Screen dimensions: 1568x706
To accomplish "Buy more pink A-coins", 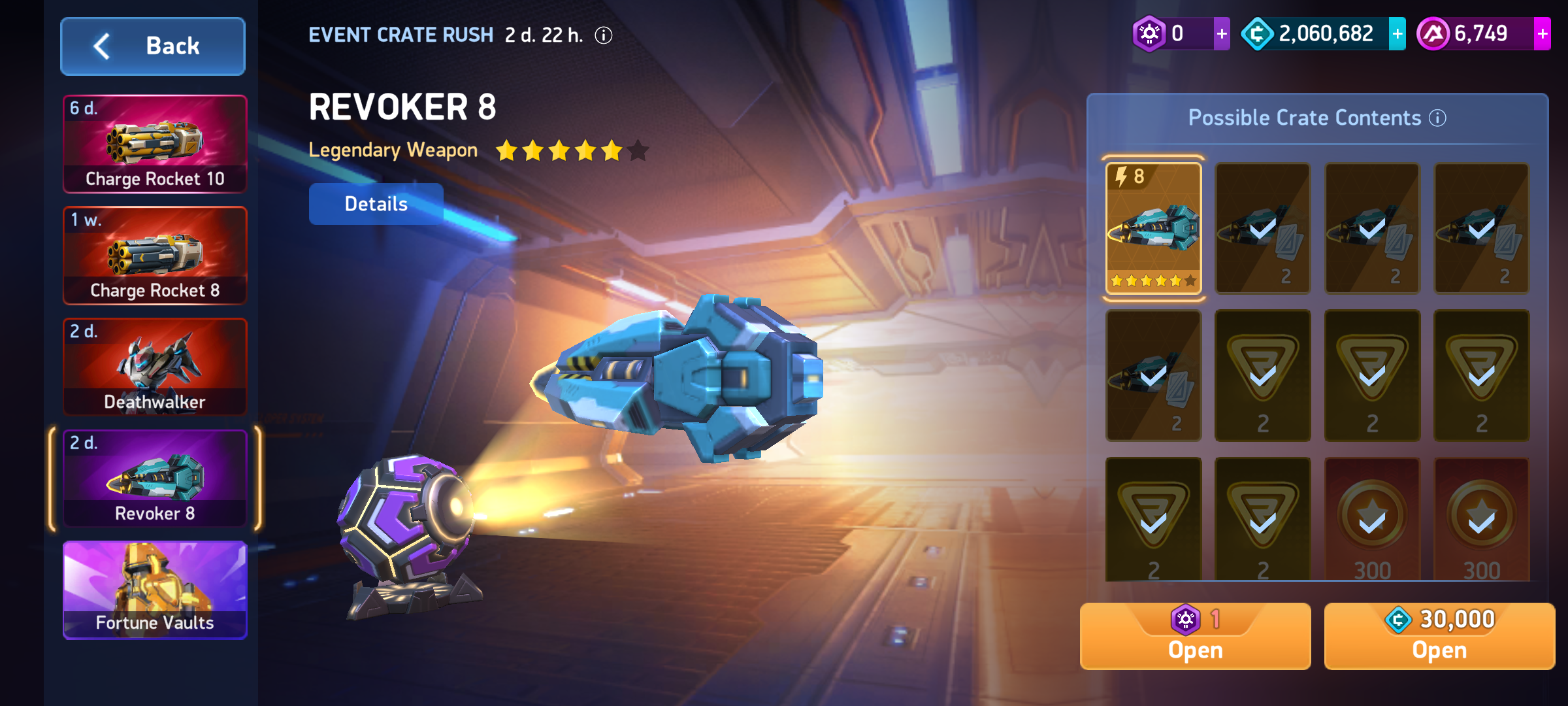I will (1542, 34).
